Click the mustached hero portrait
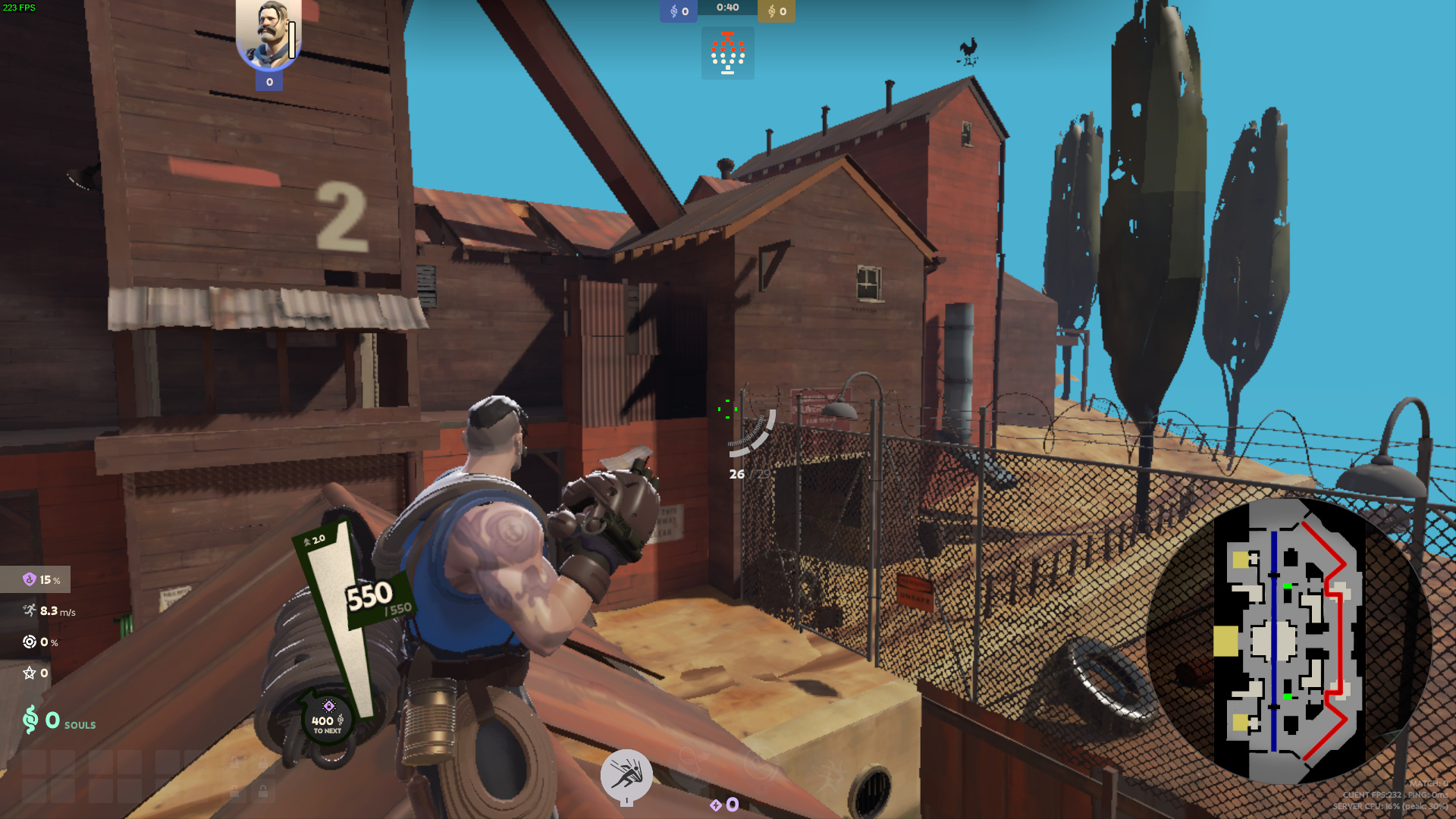Screen dimensions: 1456x819 coord(268,33)
